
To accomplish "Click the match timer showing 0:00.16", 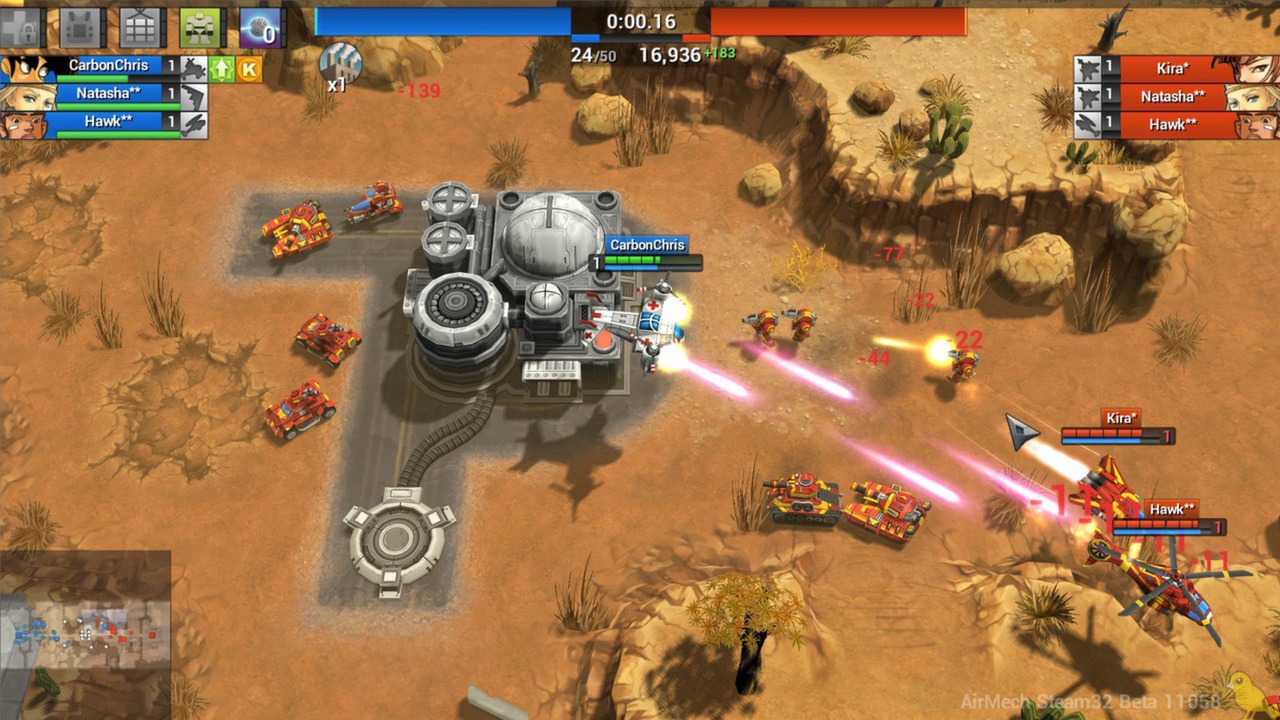I will pyautogui.click(x=641, y=20).
